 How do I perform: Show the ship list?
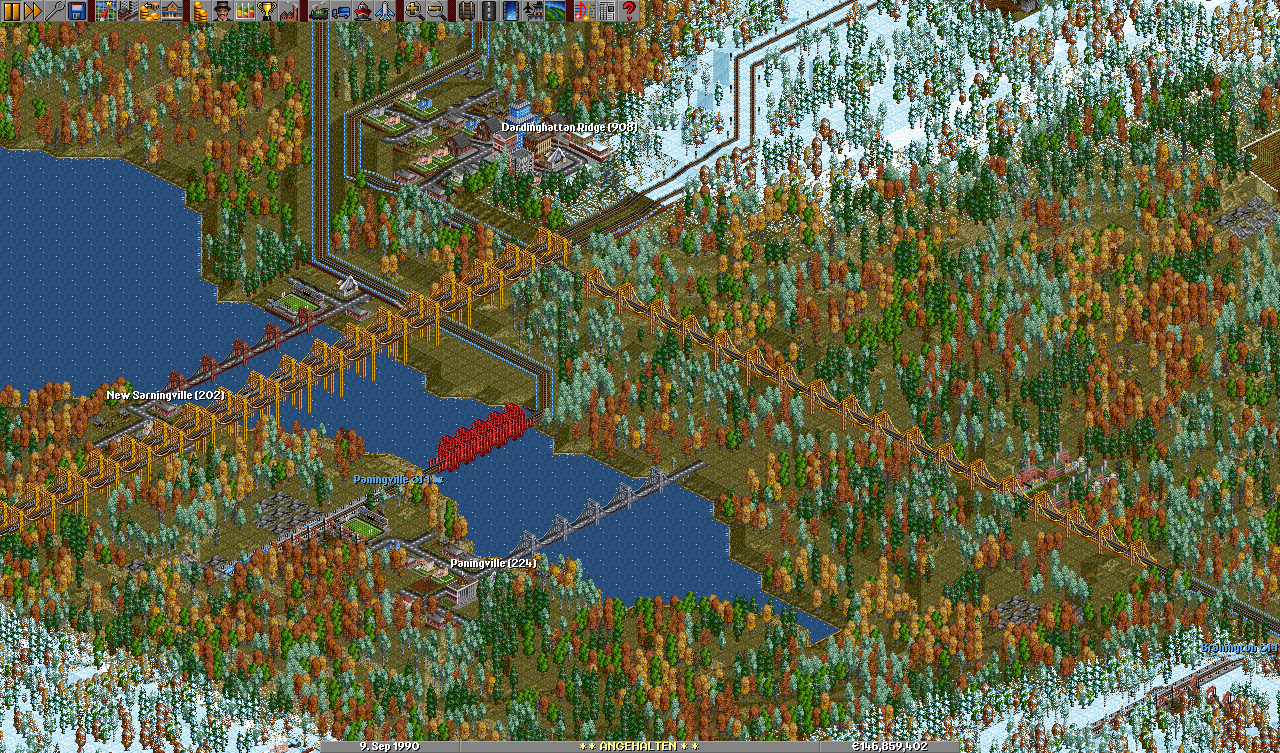click(362, 11)
